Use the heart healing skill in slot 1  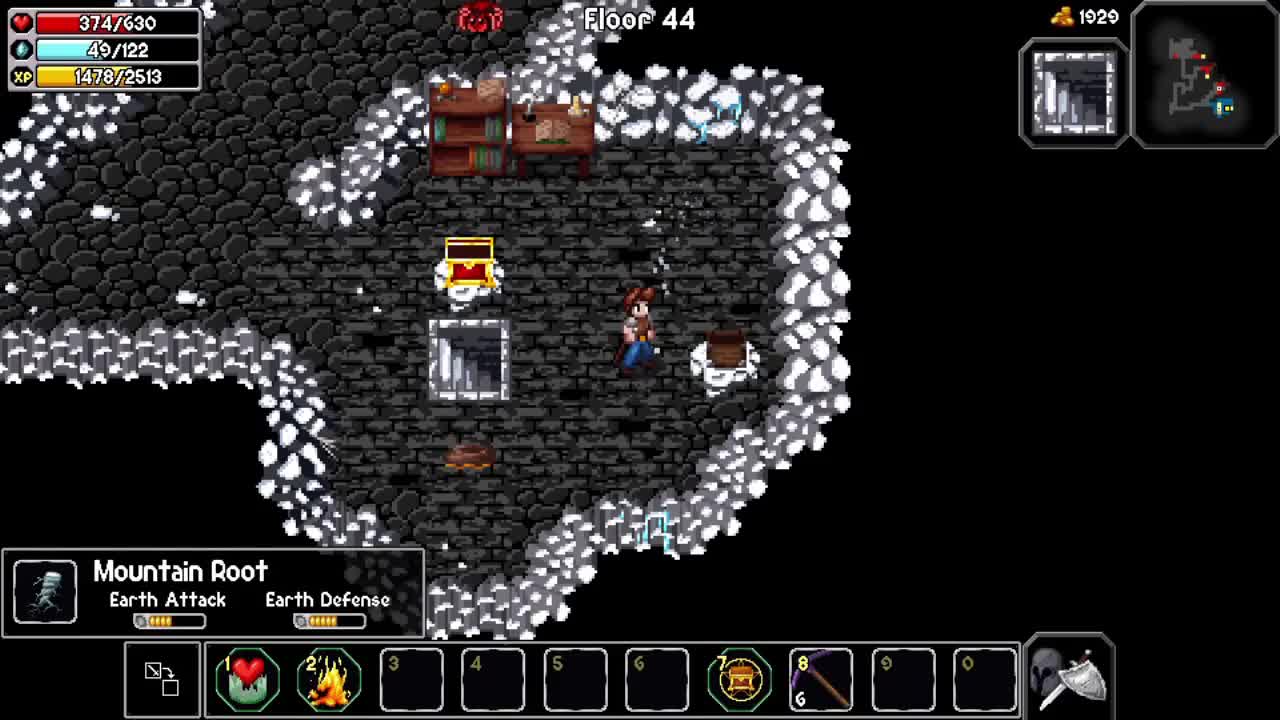pyautogui.click(x=247, y=680)
